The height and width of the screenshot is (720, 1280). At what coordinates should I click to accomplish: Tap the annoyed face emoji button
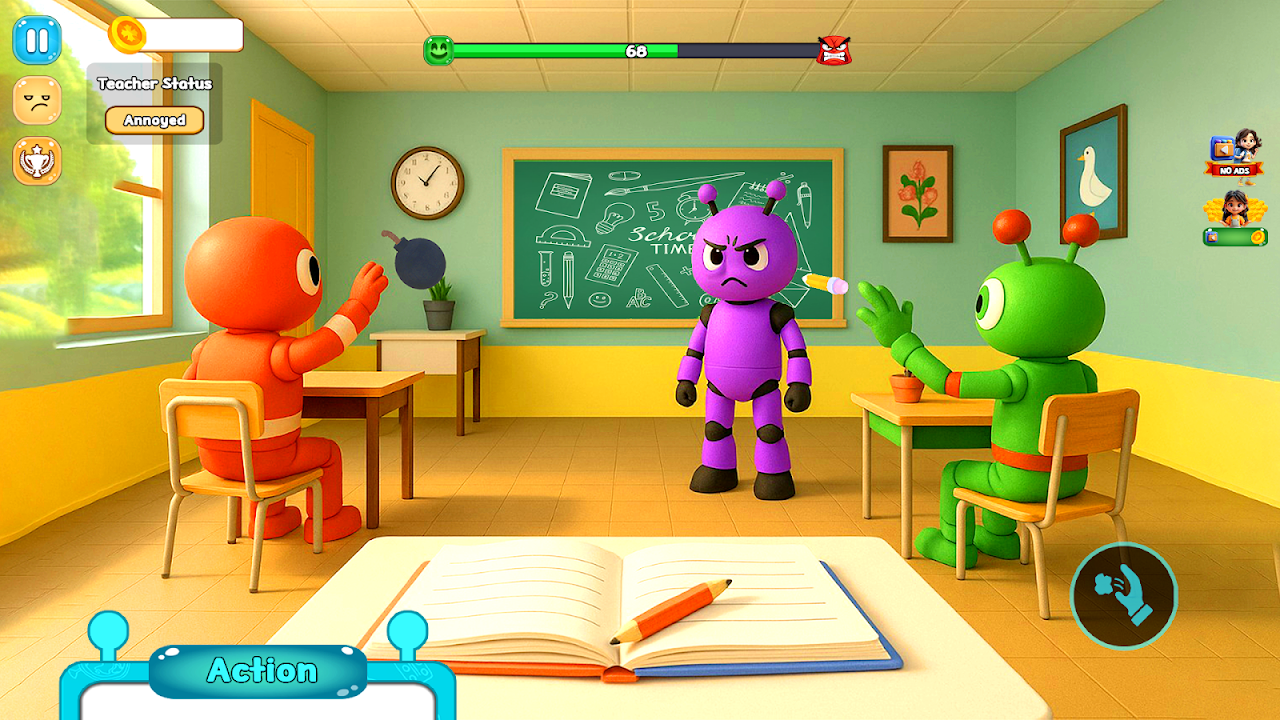37,100
